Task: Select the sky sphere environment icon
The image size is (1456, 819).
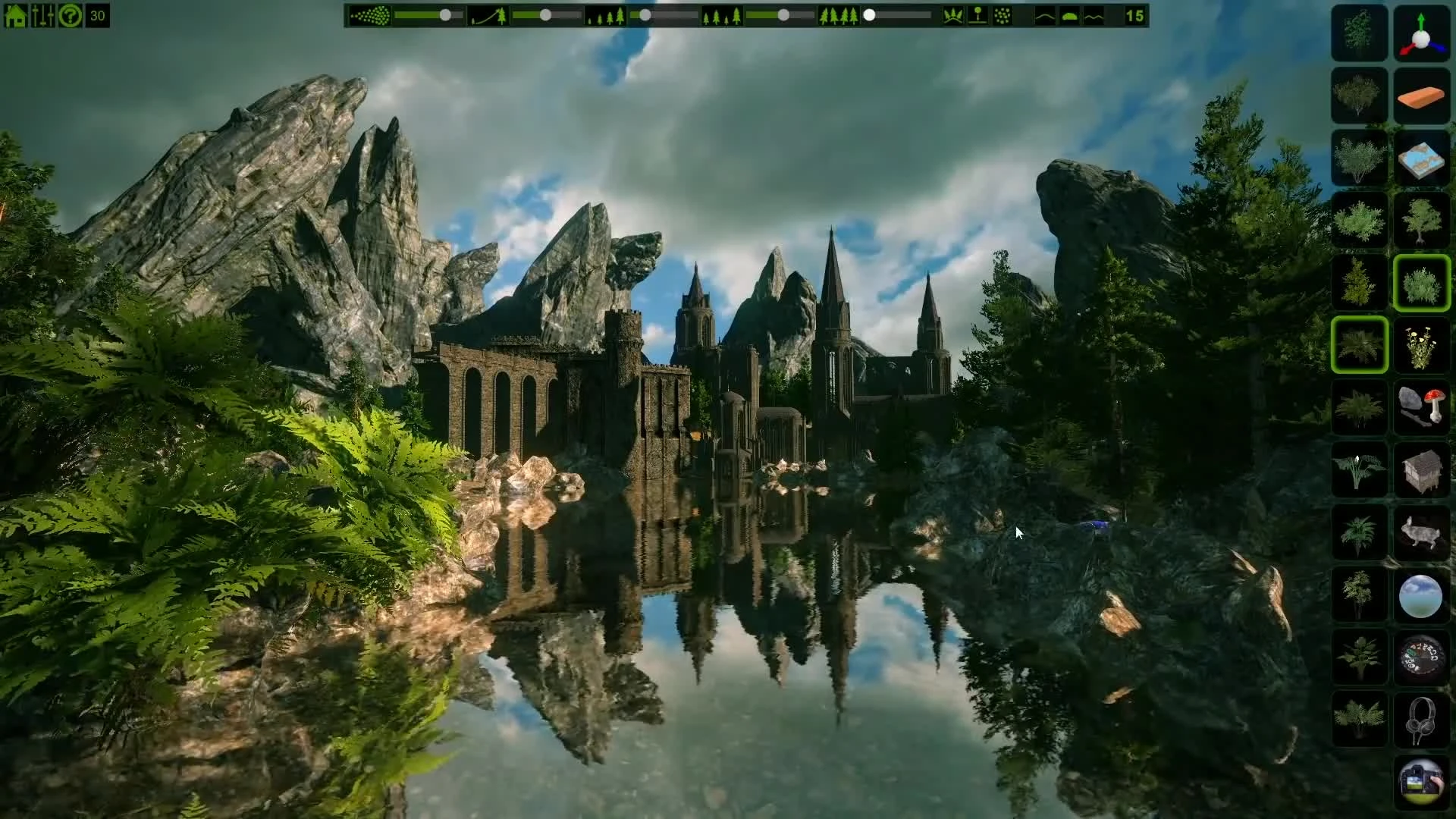Action: click(1422, 597)
